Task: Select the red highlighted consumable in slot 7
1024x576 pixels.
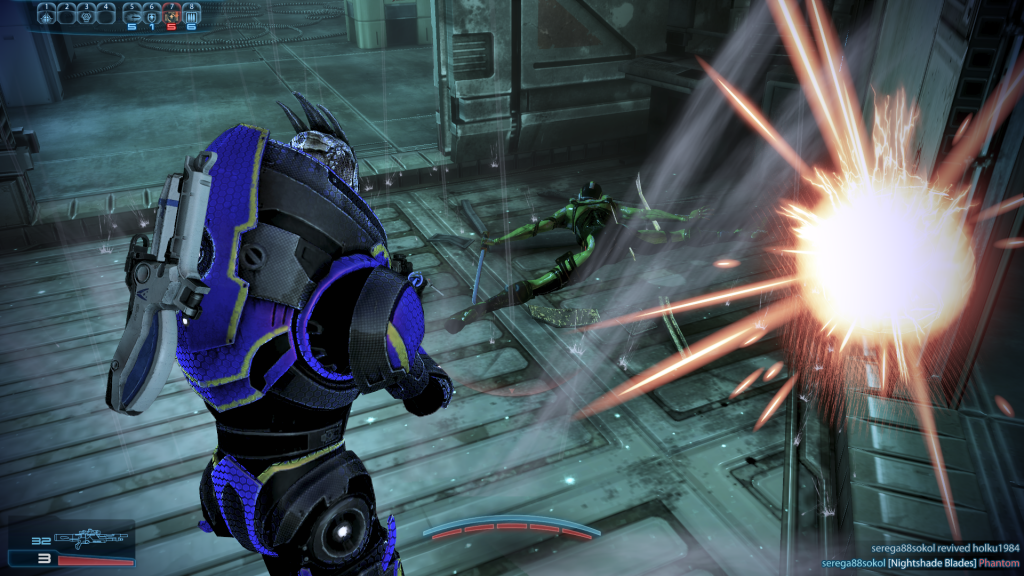Action: click(171, 14)
